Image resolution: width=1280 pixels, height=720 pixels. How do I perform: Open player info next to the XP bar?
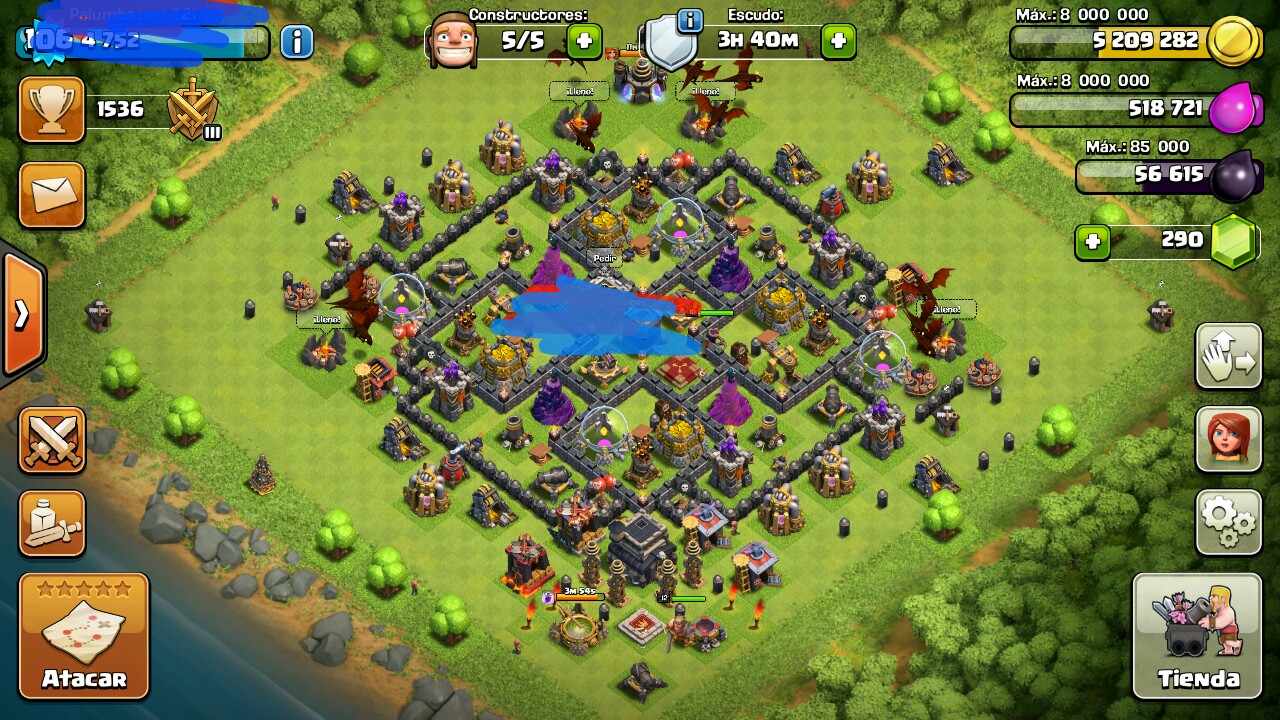point(296,42)
